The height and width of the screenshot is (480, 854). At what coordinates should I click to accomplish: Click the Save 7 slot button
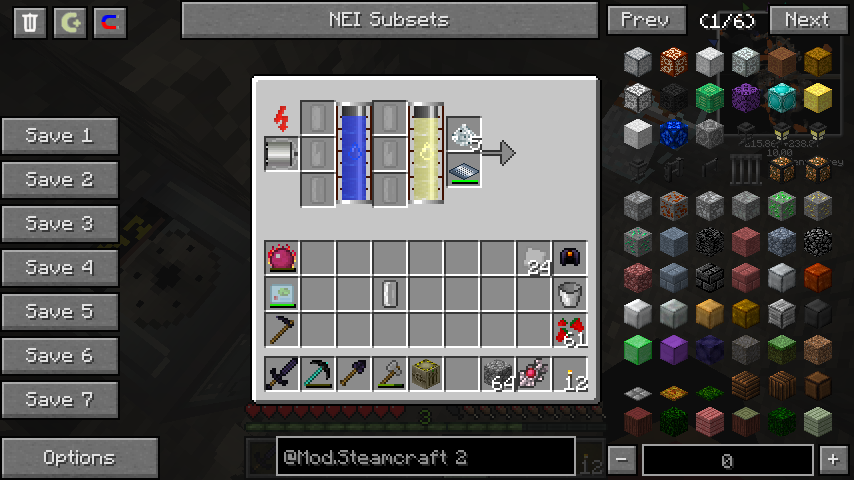[60, 400]
